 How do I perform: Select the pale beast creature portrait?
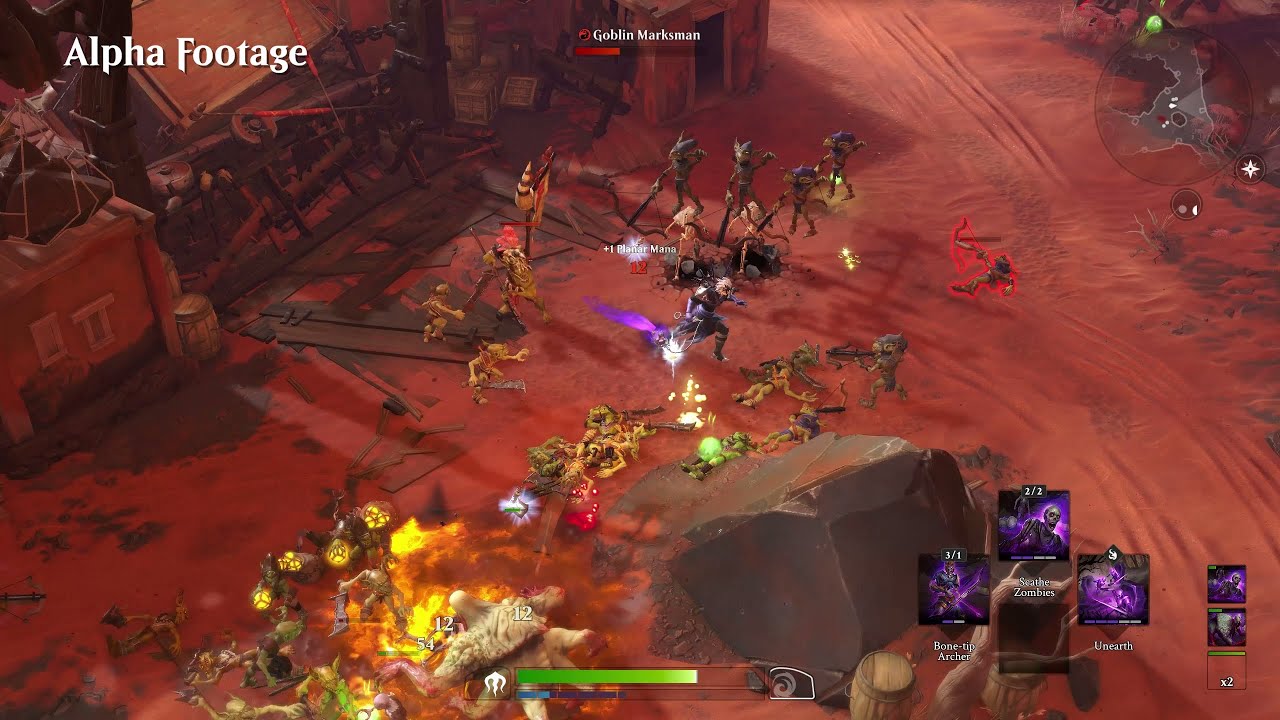tap(1226, 628)
